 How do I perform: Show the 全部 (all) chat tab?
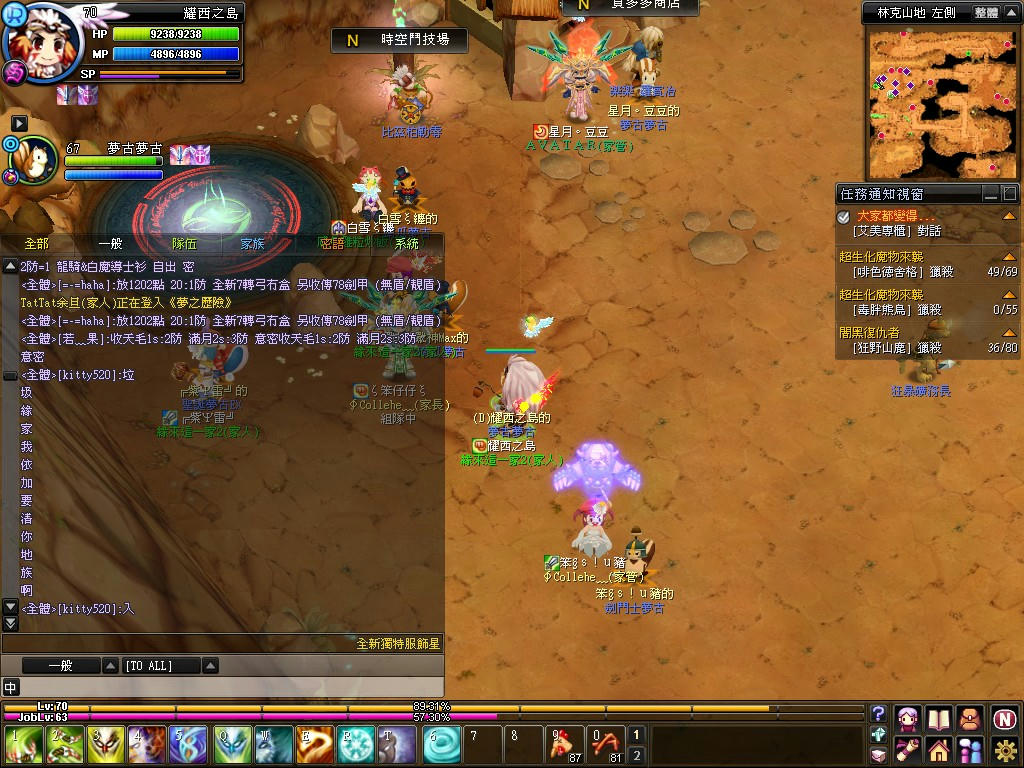(x=36, y=243)
